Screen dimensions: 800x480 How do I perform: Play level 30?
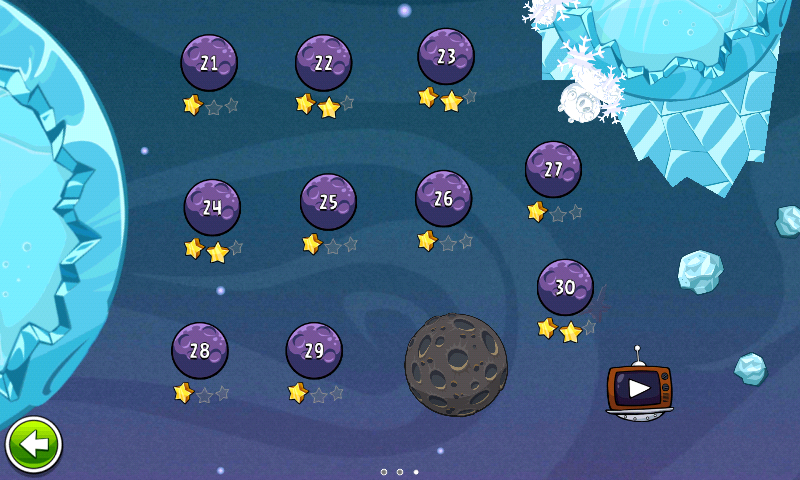[565, 287]
